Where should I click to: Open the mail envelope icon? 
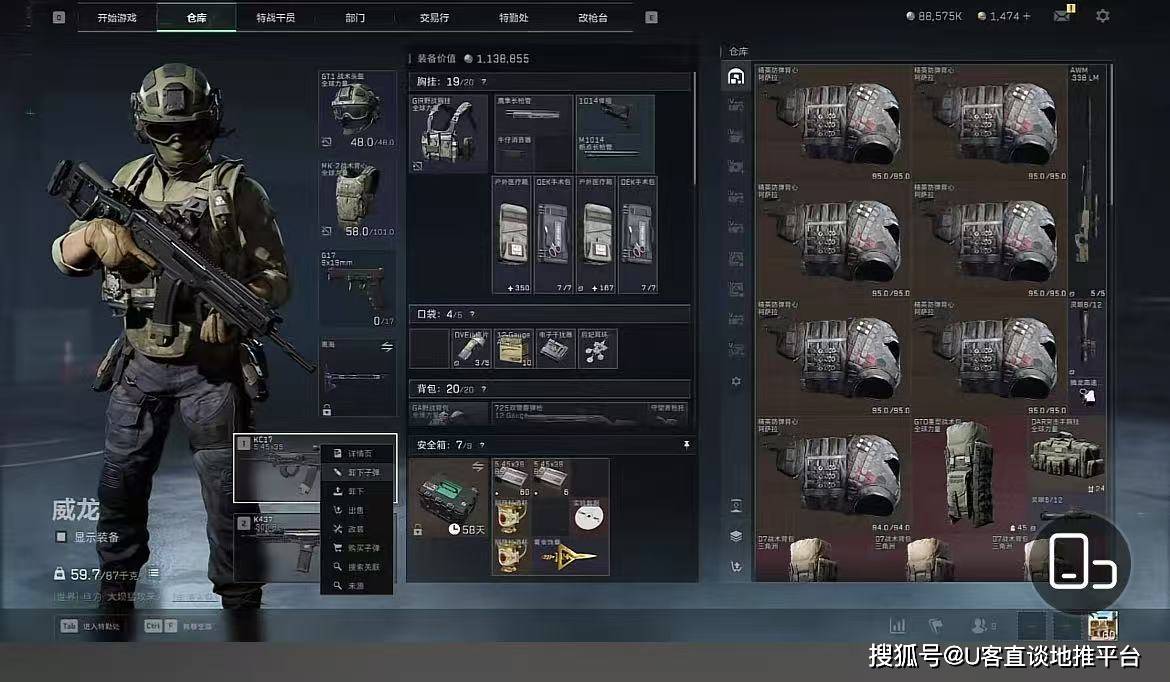coord(1061,16)
